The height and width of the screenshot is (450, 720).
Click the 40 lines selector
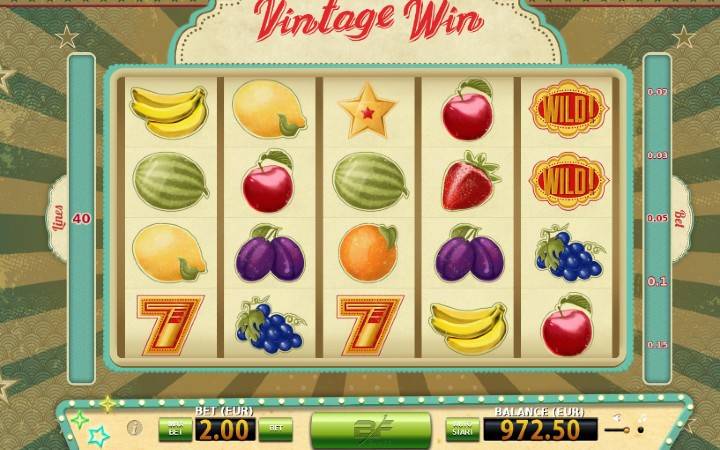(81, 218)
